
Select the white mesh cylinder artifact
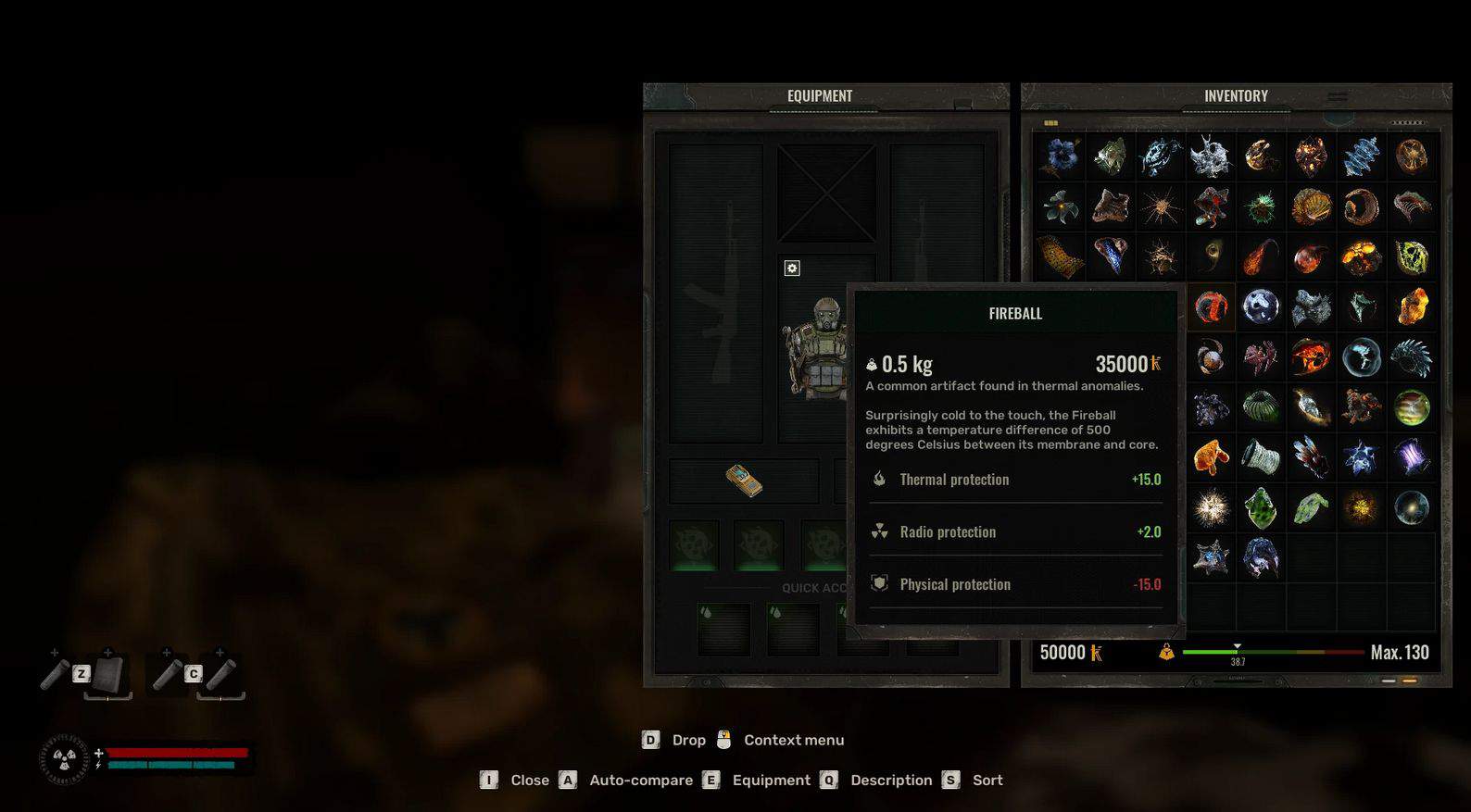click(1261, 457)
